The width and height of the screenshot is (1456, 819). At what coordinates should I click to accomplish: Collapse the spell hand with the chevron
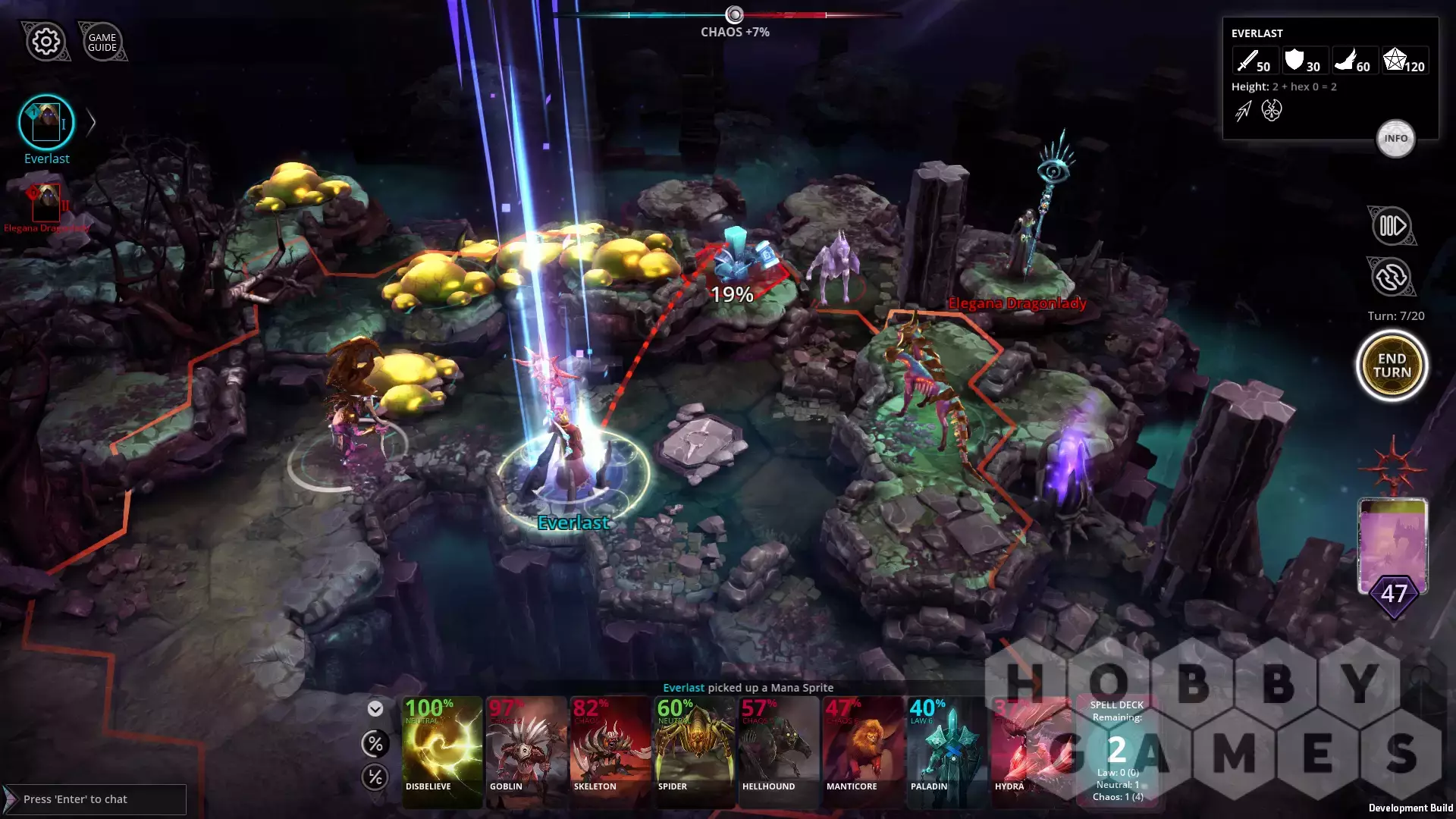(375, 709)
